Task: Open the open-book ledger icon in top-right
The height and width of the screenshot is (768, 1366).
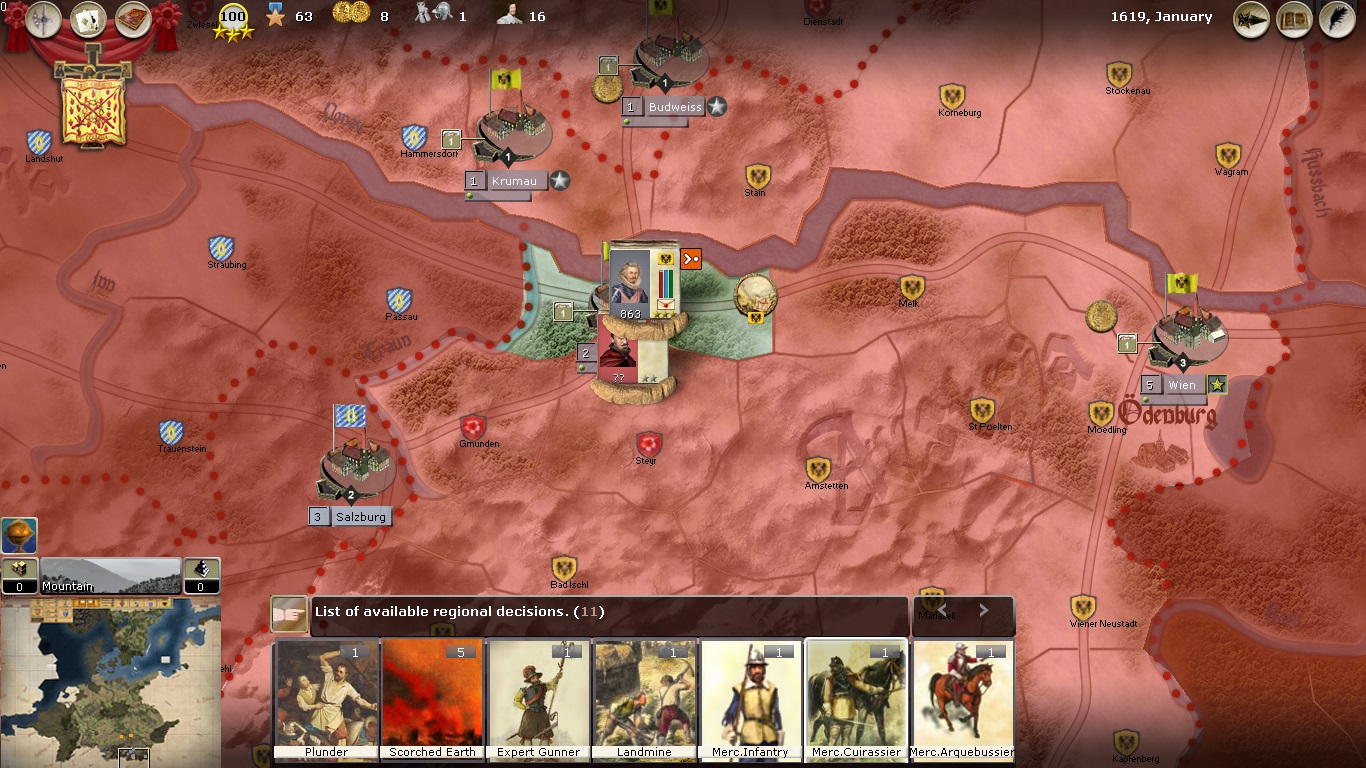Action: 1294,19
